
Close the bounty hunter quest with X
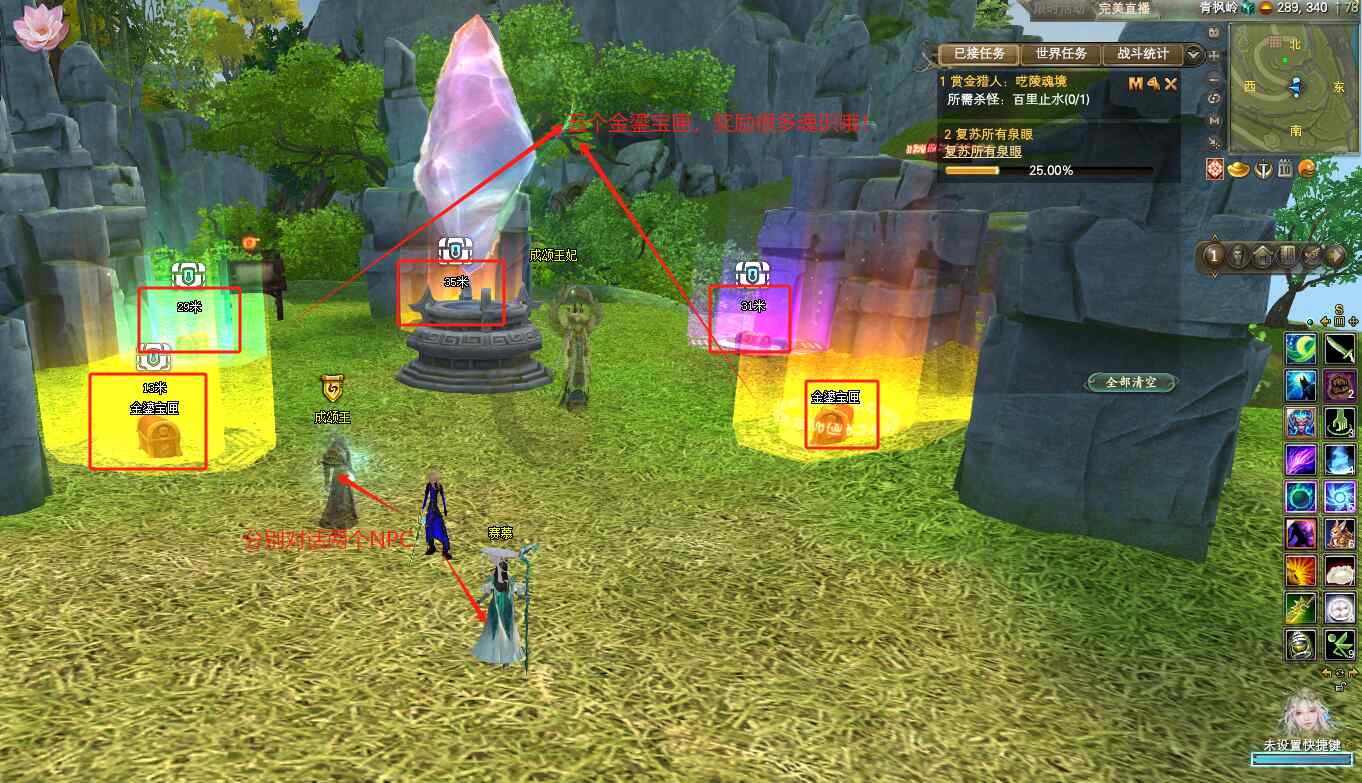point(1171,84)
